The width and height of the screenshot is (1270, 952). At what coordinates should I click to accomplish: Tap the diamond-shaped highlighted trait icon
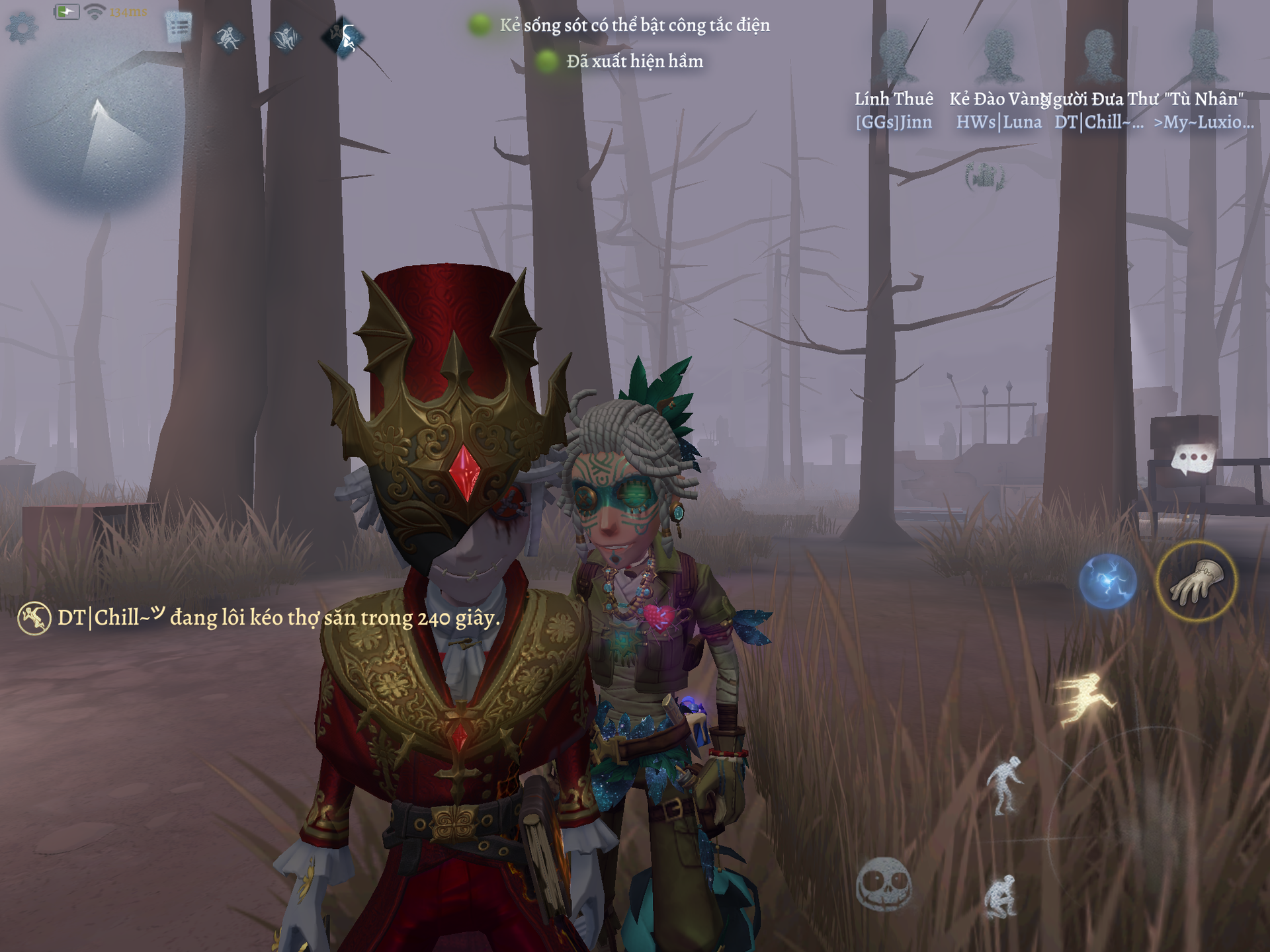coord(343,37)
